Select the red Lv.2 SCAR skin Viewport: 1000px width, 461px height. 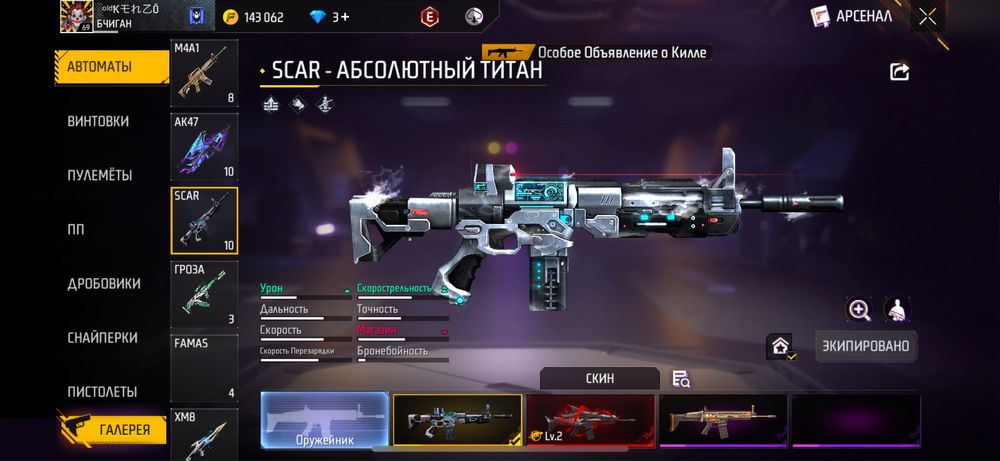(590, 418)
